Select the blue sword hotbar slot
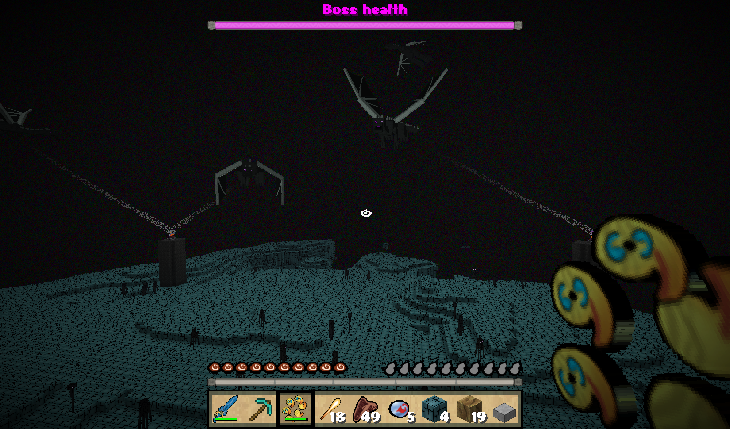 pyautogui.click(x=226, y=409)
